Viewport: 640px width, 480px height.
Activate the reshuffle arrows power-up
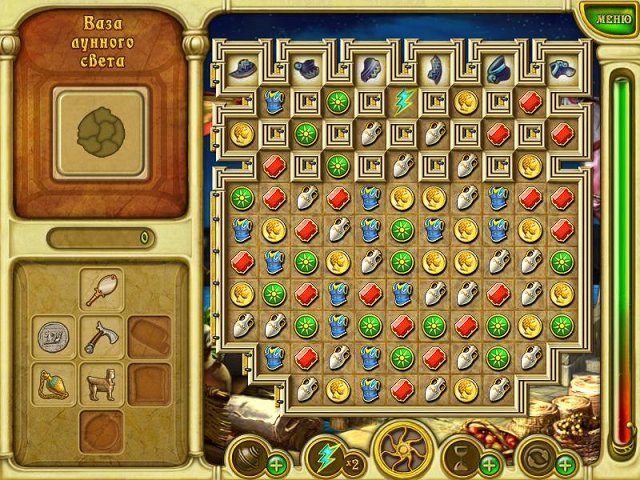(x=538, y=456)
